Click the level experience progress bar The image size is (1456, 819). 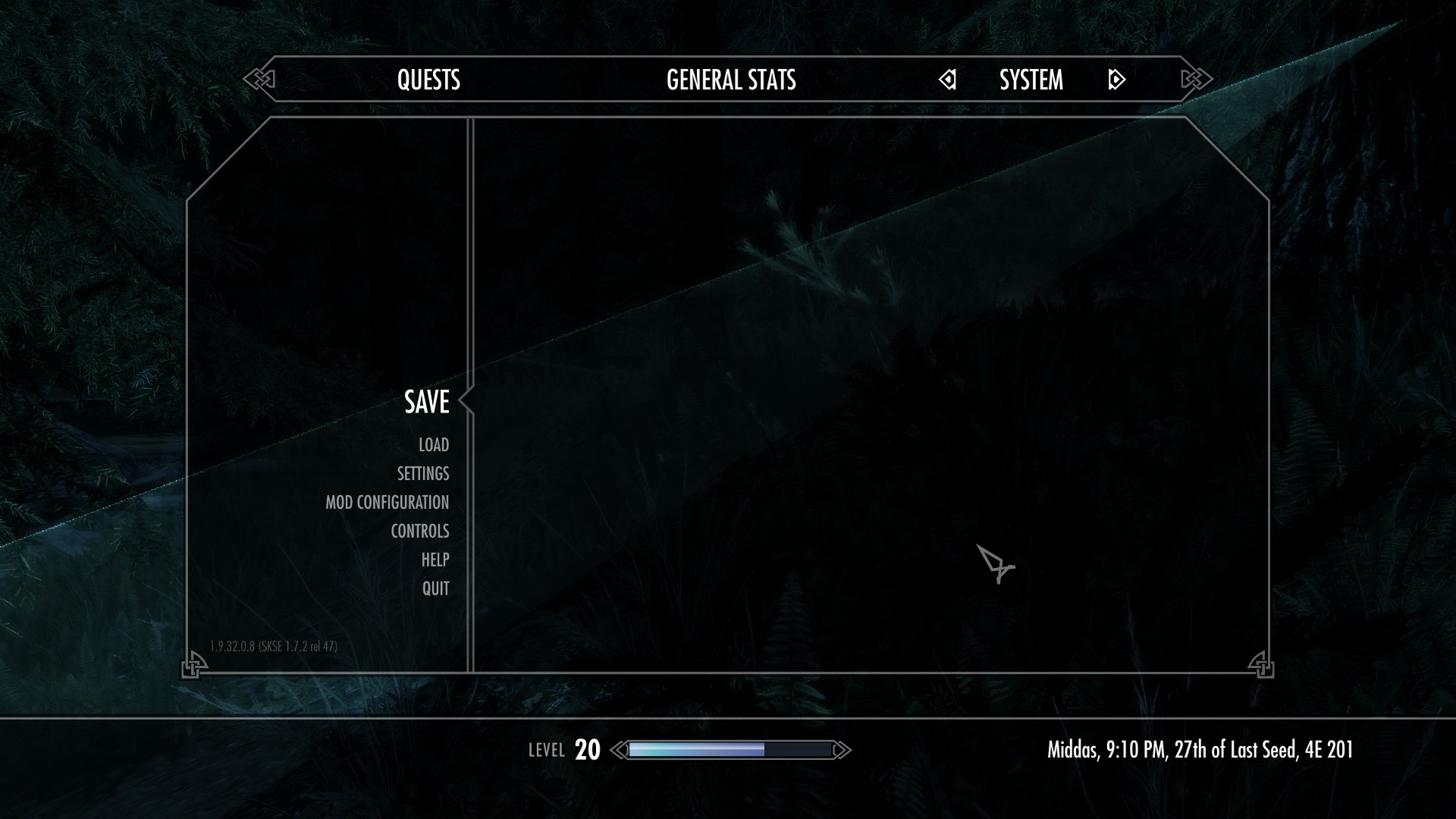[x=730, y=751]
